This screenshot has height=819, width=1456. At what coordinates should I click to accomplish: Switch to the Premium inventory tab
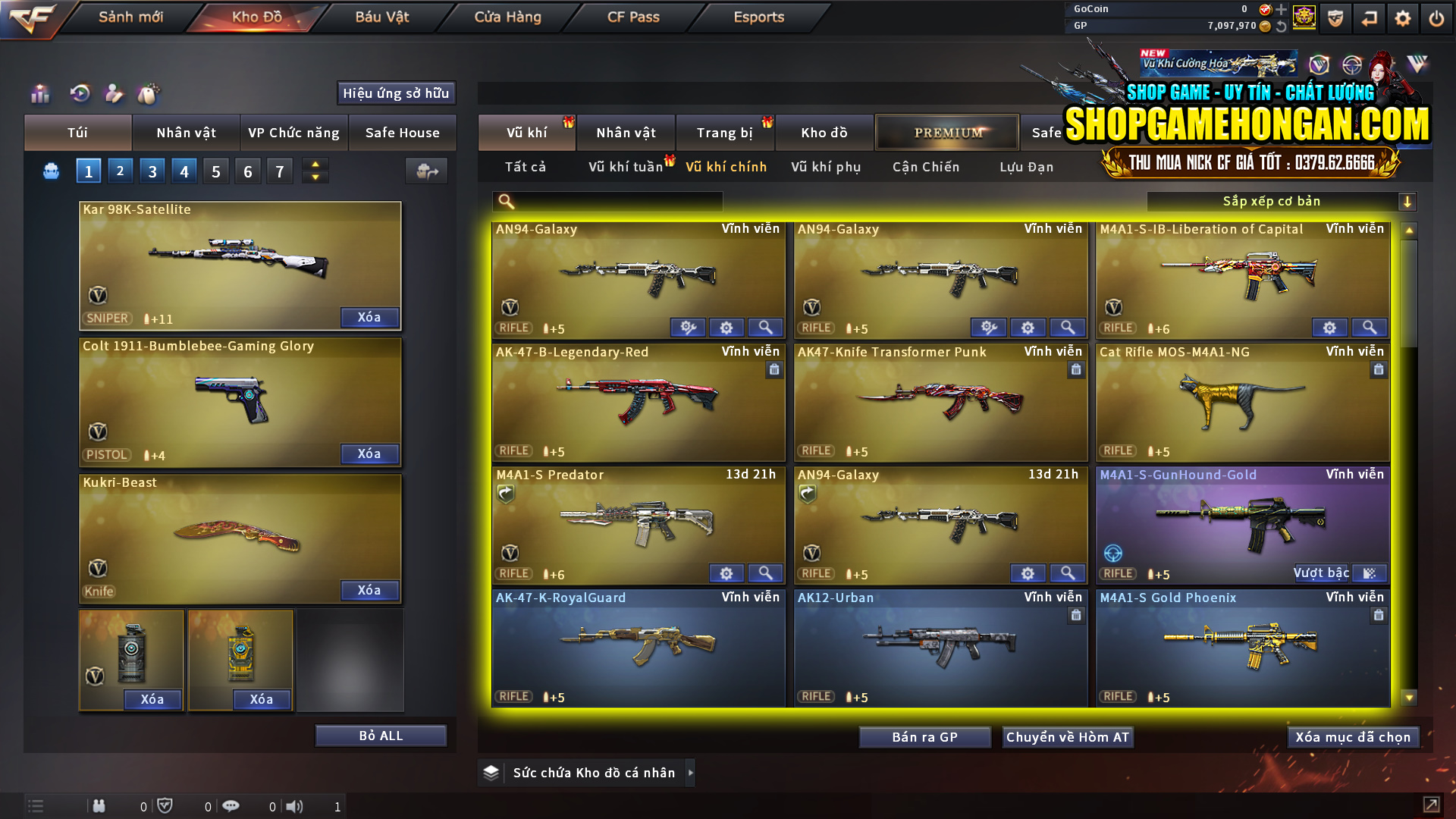(x=946, y=132)
